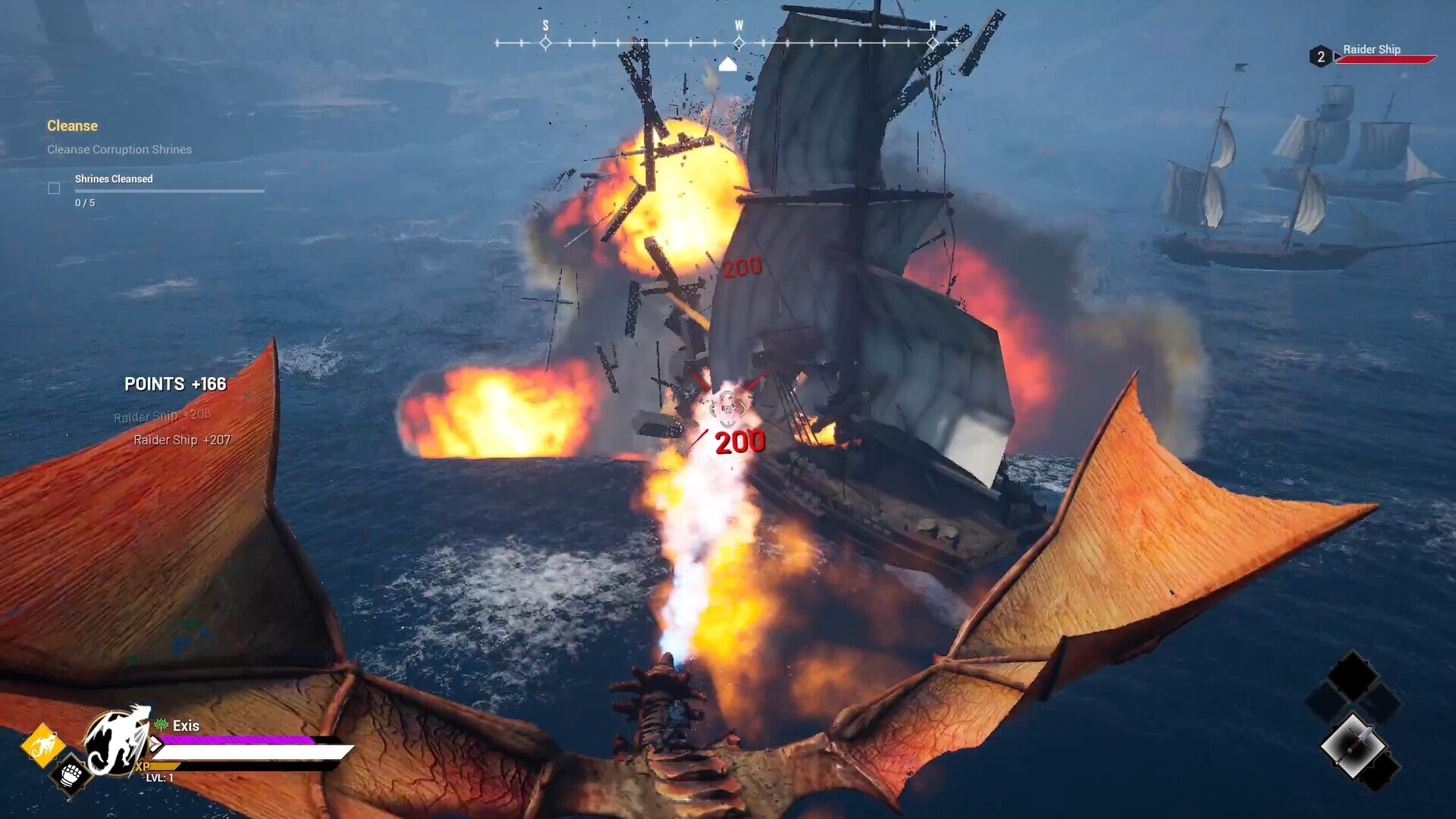Click the green sprout icon beside Exis name
The height and width of the screenshot is (819, 1456).
[x=160, y=725]
